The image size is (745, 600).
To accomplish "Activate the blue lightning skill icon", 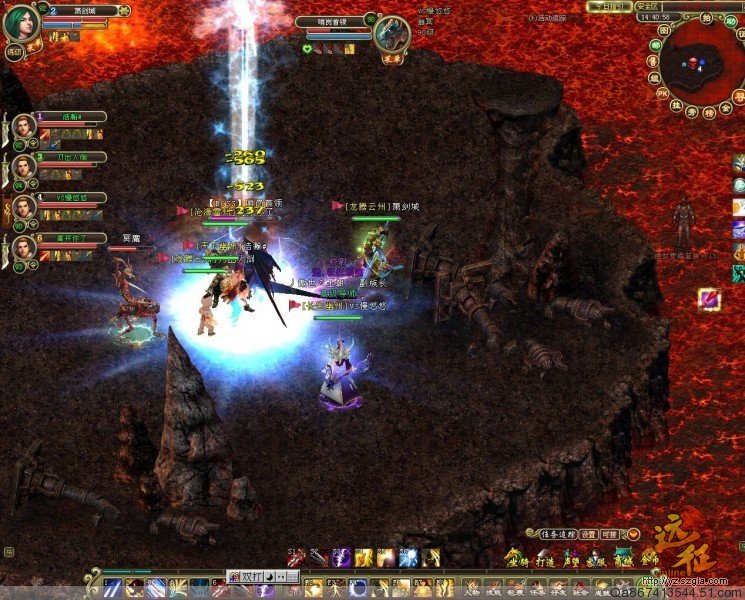I will (408, 558).
